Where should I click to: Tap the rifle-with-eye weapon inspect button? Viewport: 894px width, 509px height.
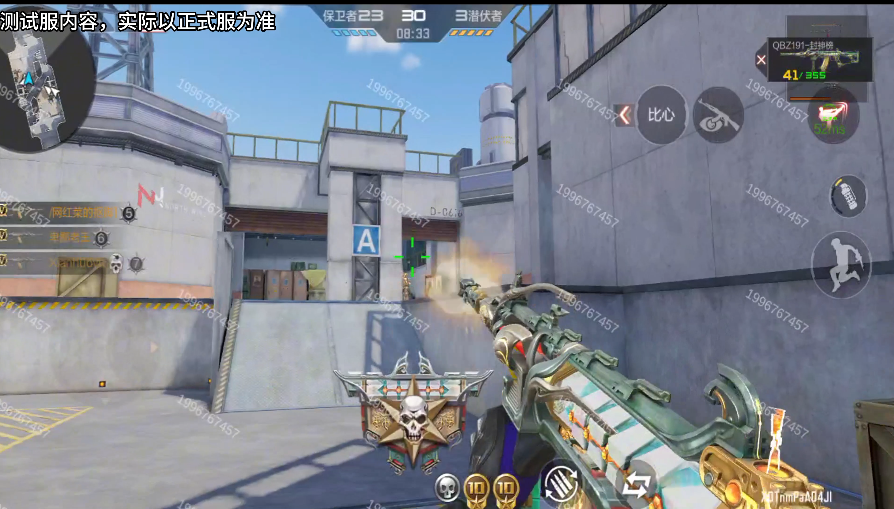[717, 115]
